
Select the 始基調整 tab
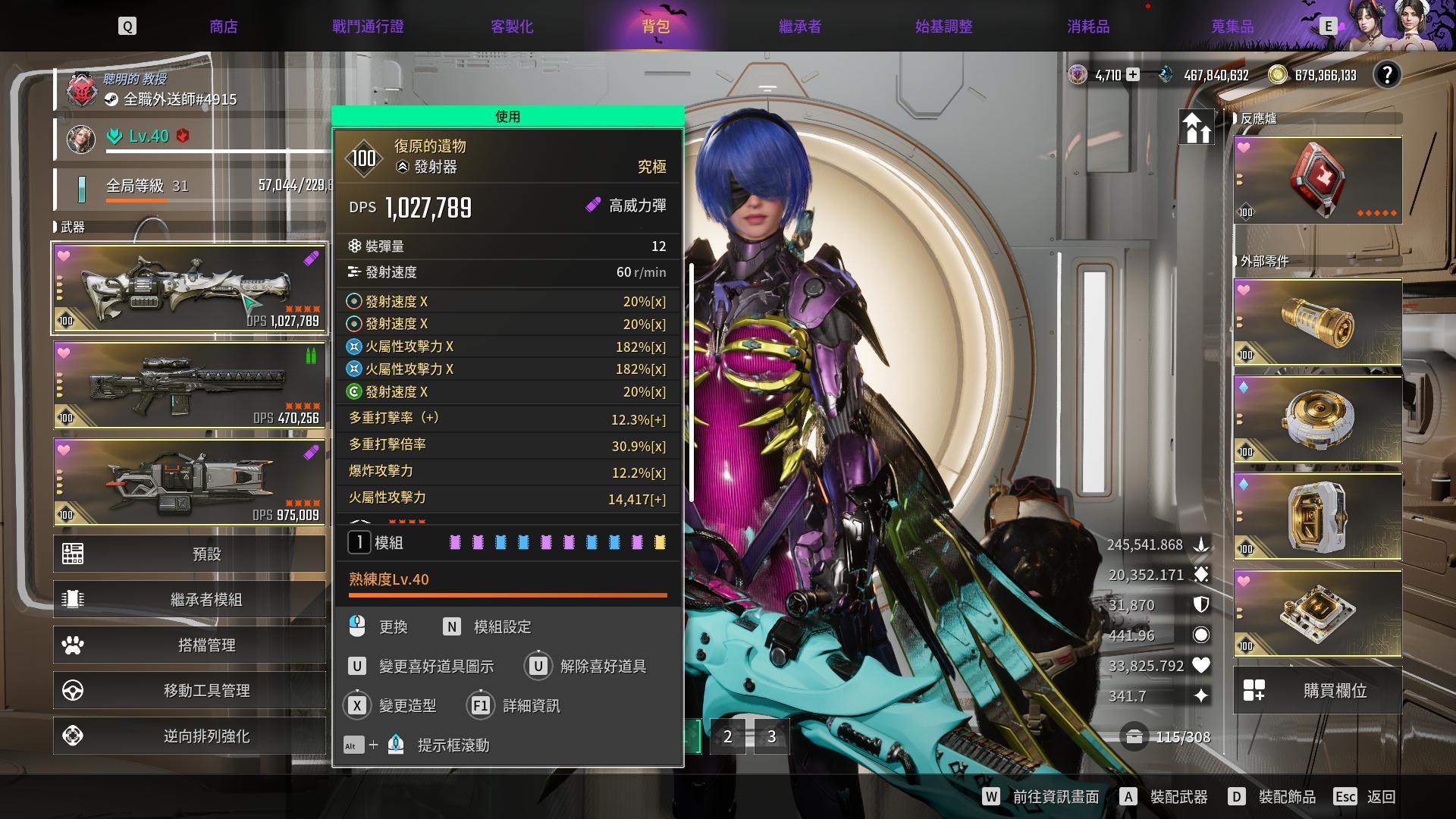coord(943,27)
